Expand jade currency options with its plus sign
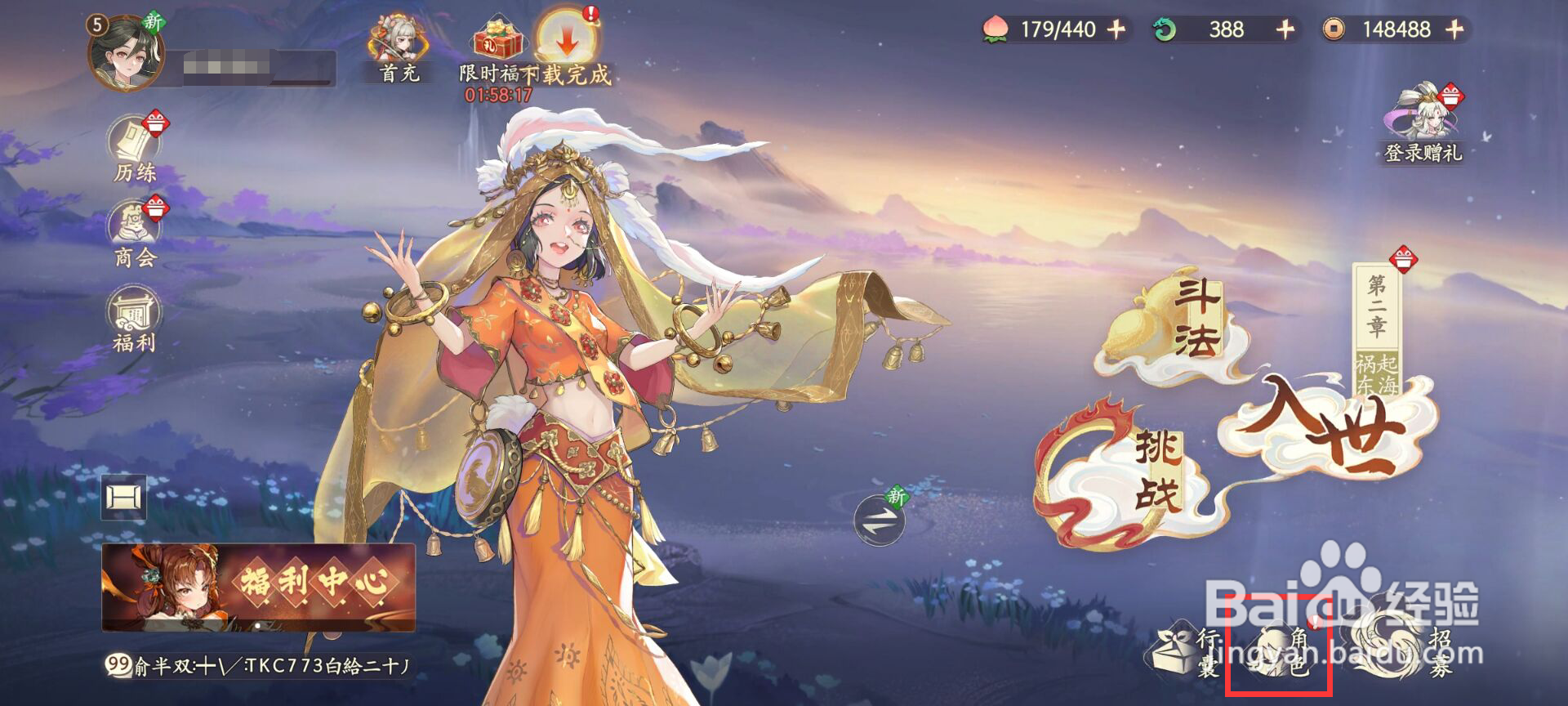 coord(1283,30)
